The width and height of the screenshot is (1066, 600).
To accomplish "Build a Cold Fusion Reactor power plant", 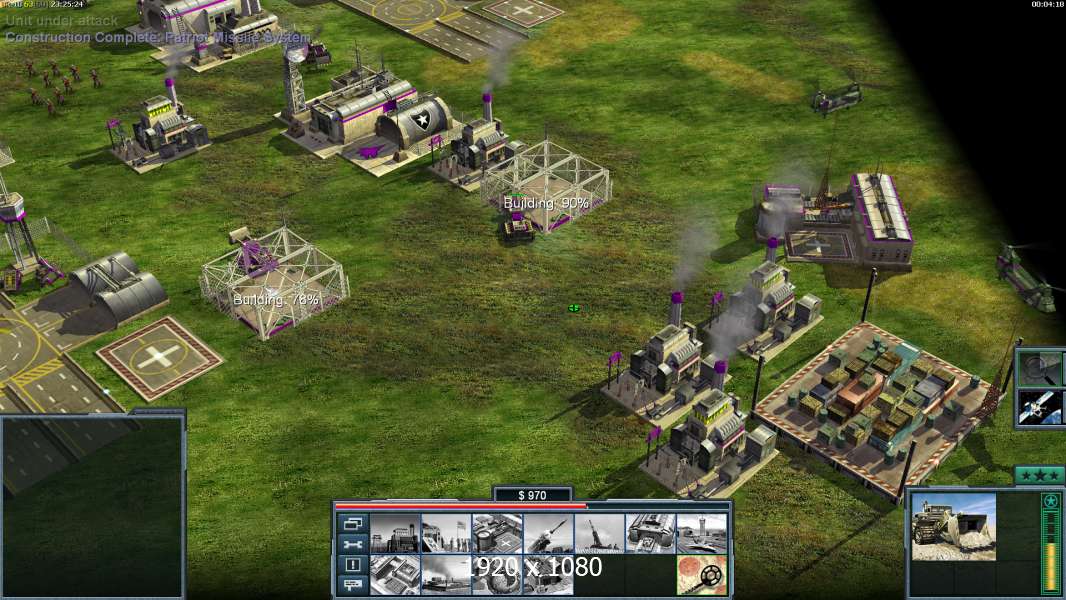I will tap(395, 533).
